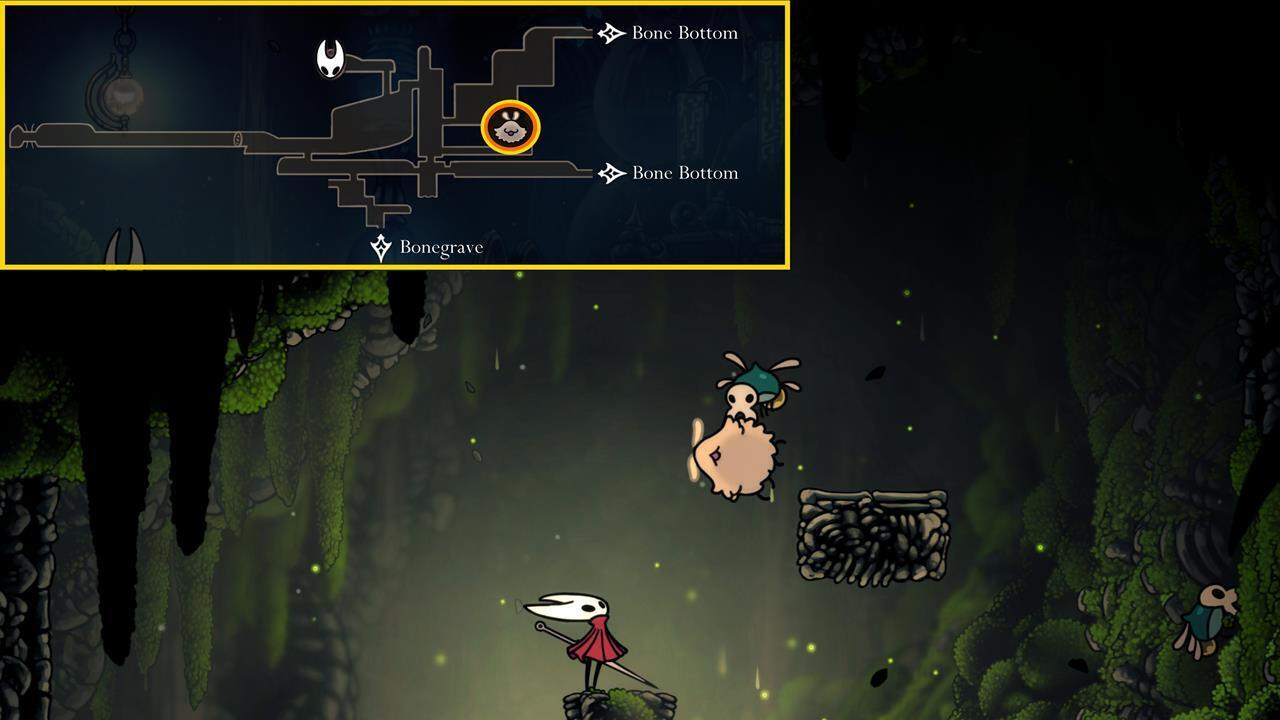The width and height of the screenshot is (1280, 720).
Task: Click the lower Bone Bottom label text
Action: pyautogui.click(x=683, y=172)
